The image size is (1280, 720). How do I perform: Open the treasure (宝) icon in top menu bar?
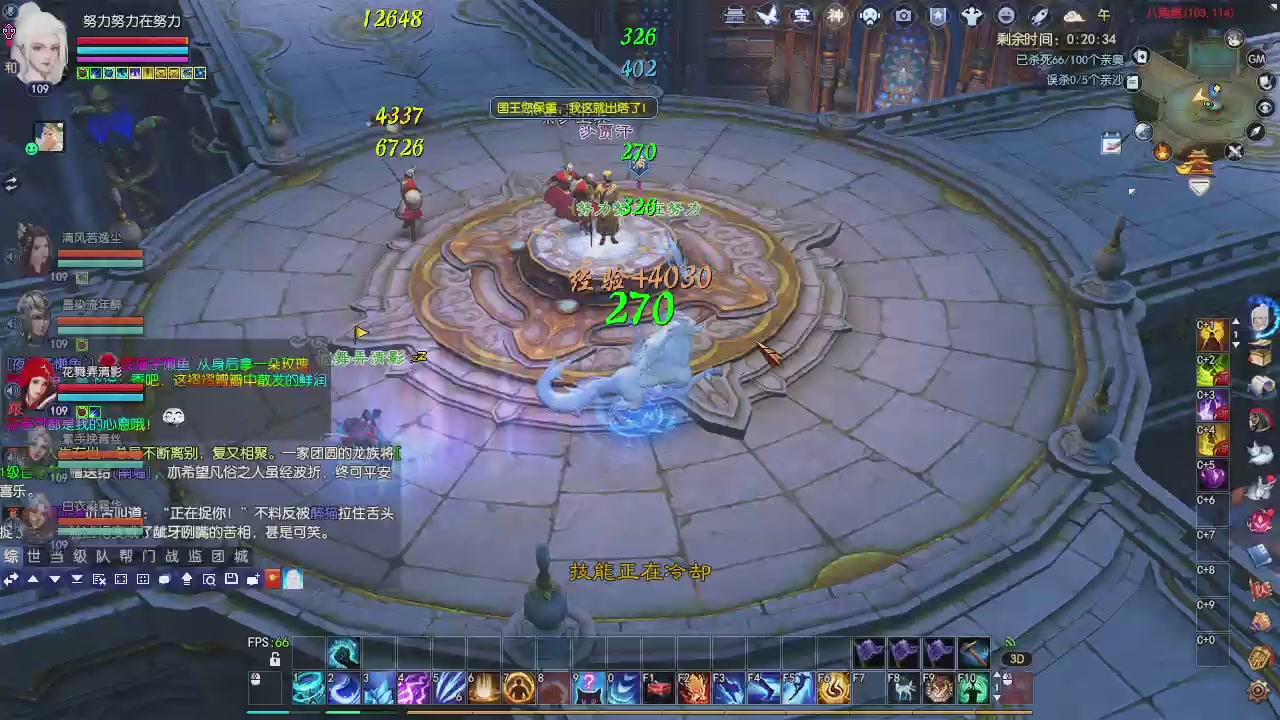[x=803, y=14]
